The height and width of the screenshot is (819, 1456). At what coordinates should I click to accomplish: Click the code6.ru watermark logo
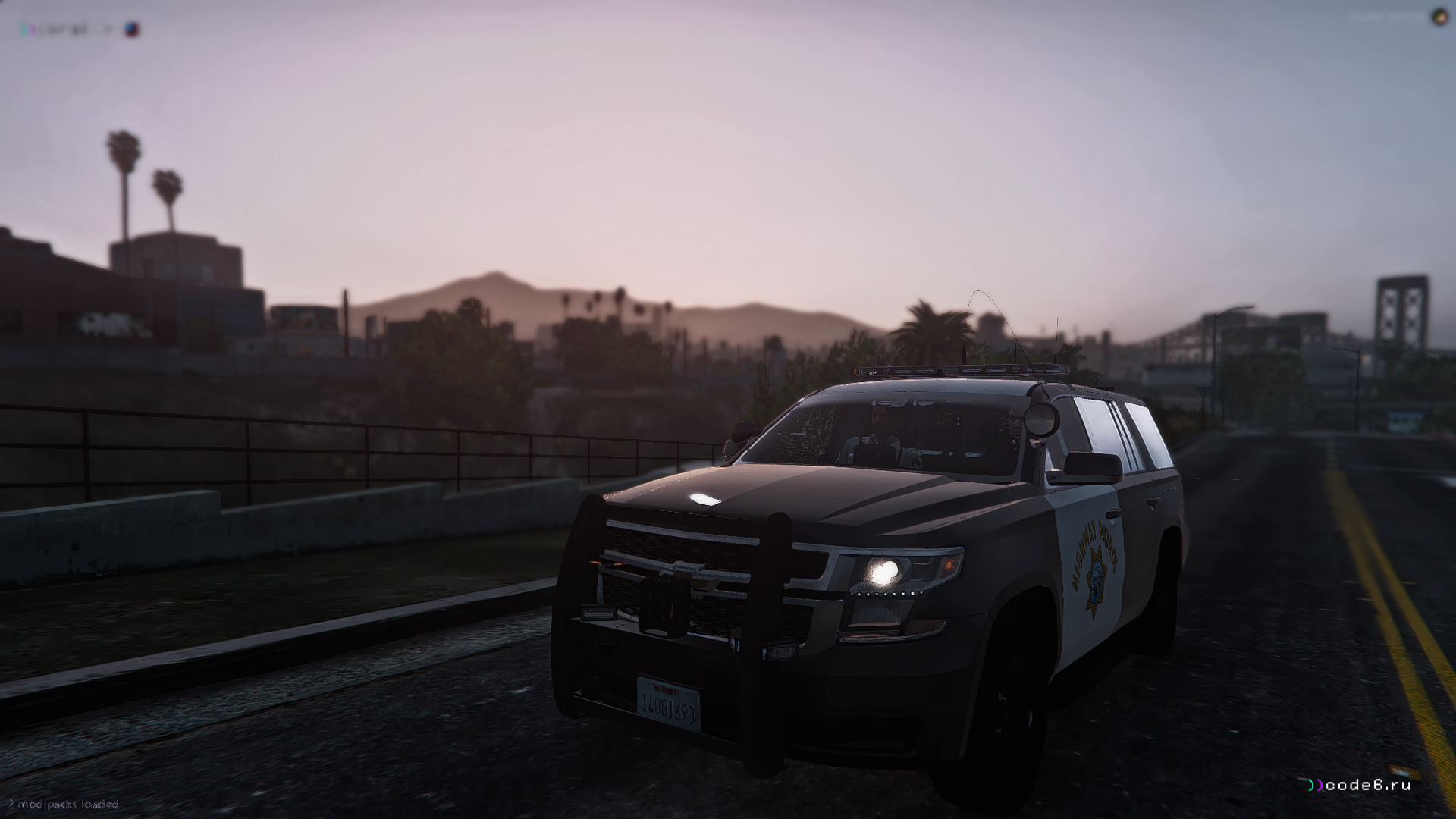[x=1359, y=785]
